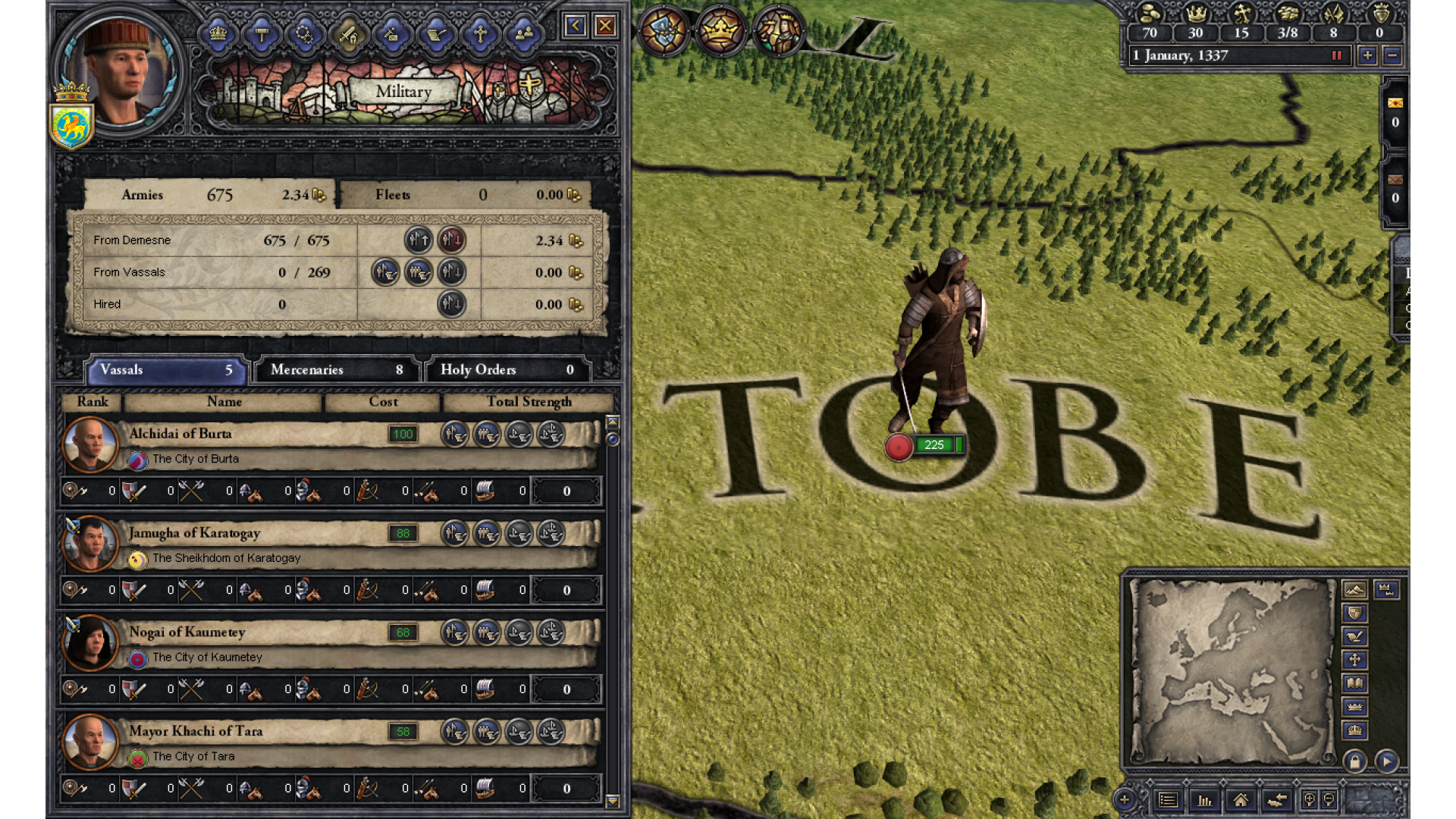Show the Fleets tab

[x=464, y=195]
